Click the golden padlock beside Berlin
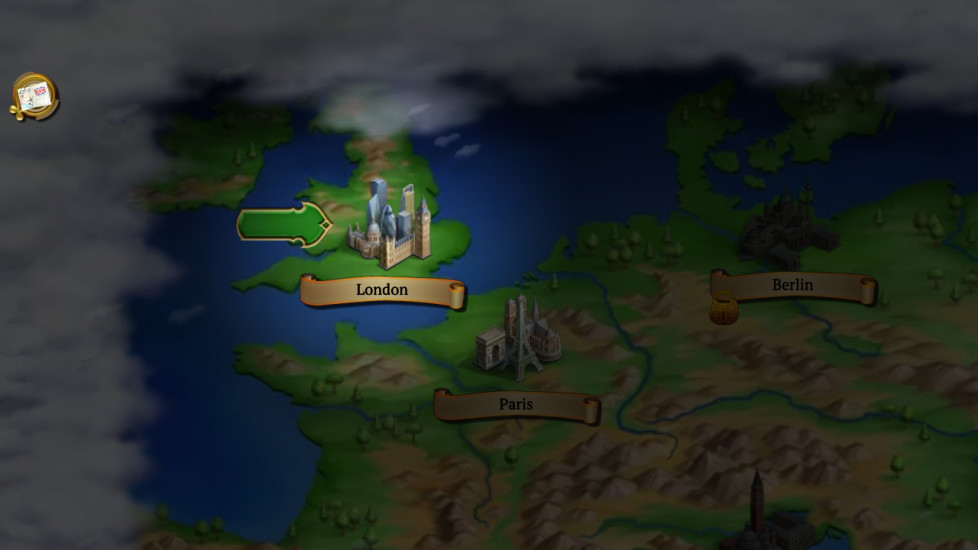978x550 pixels. click(723, 309)
